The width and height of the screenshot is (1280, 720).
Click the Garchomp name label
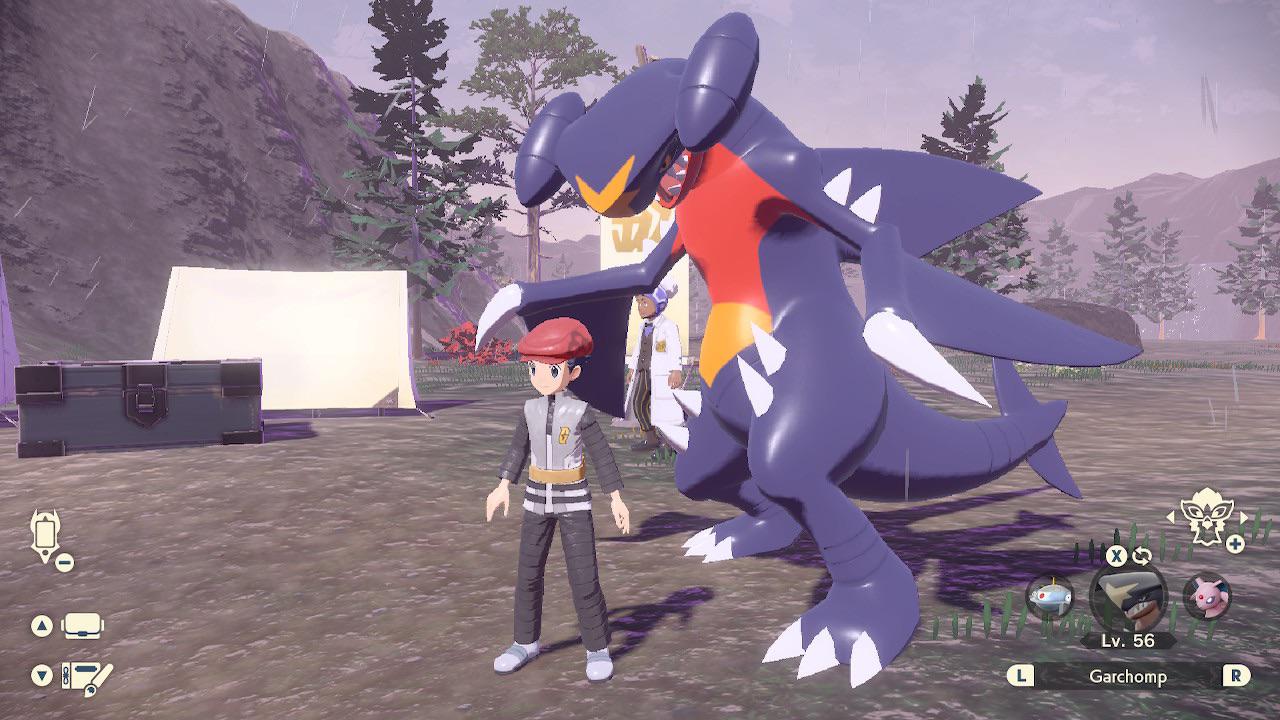1131,676
